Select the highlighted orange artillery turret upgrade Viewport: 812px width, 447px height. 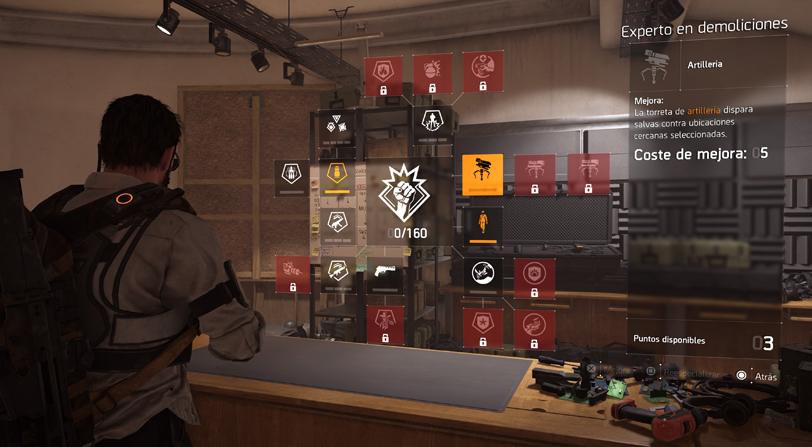coord(482,172)
